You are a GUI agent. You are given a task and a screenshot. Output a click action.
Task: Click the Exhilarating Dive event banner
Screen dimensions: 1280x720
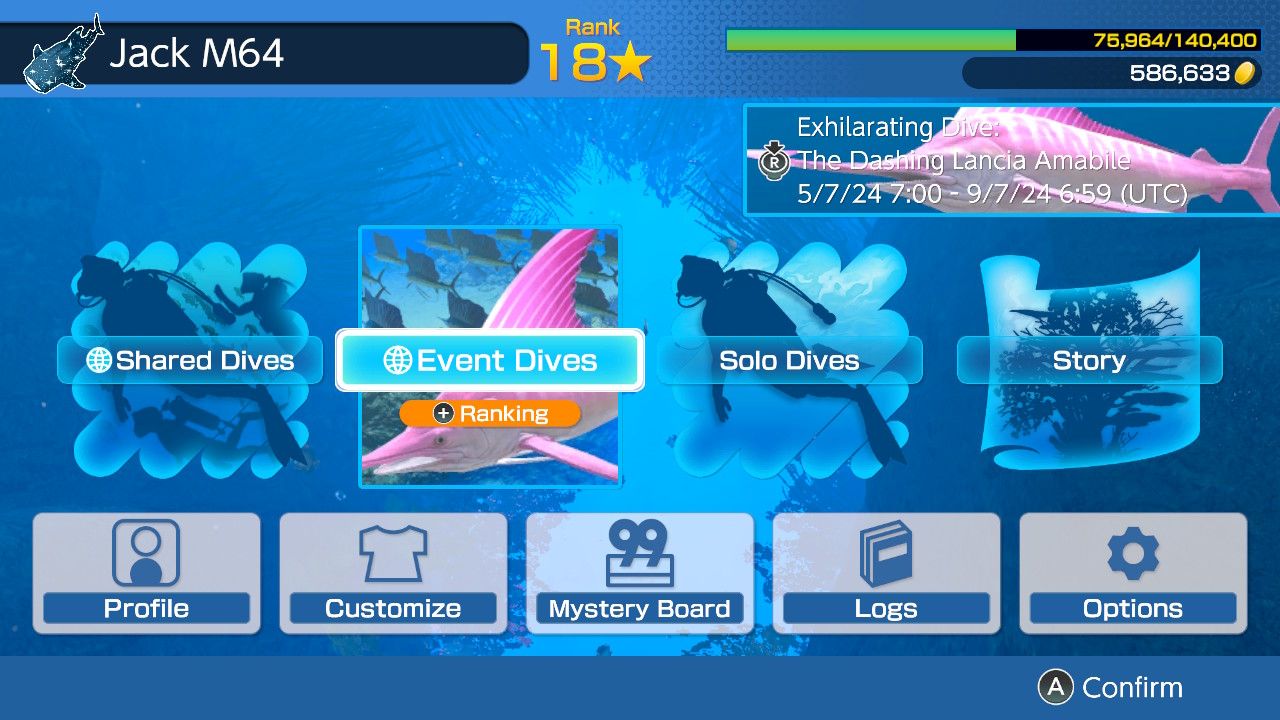coord(1010,160)
